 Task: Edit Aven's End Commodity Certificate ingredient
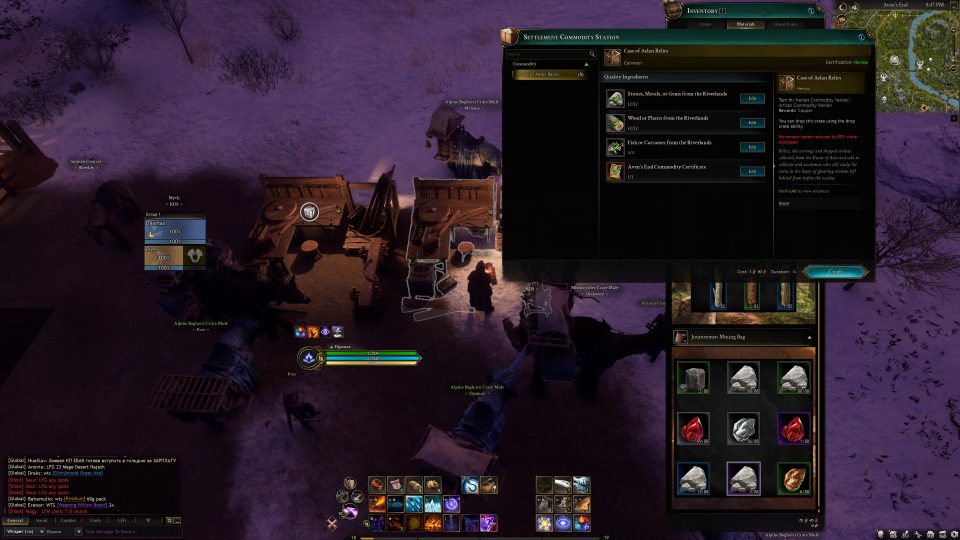pyautogui.click(x=752, y=171)
